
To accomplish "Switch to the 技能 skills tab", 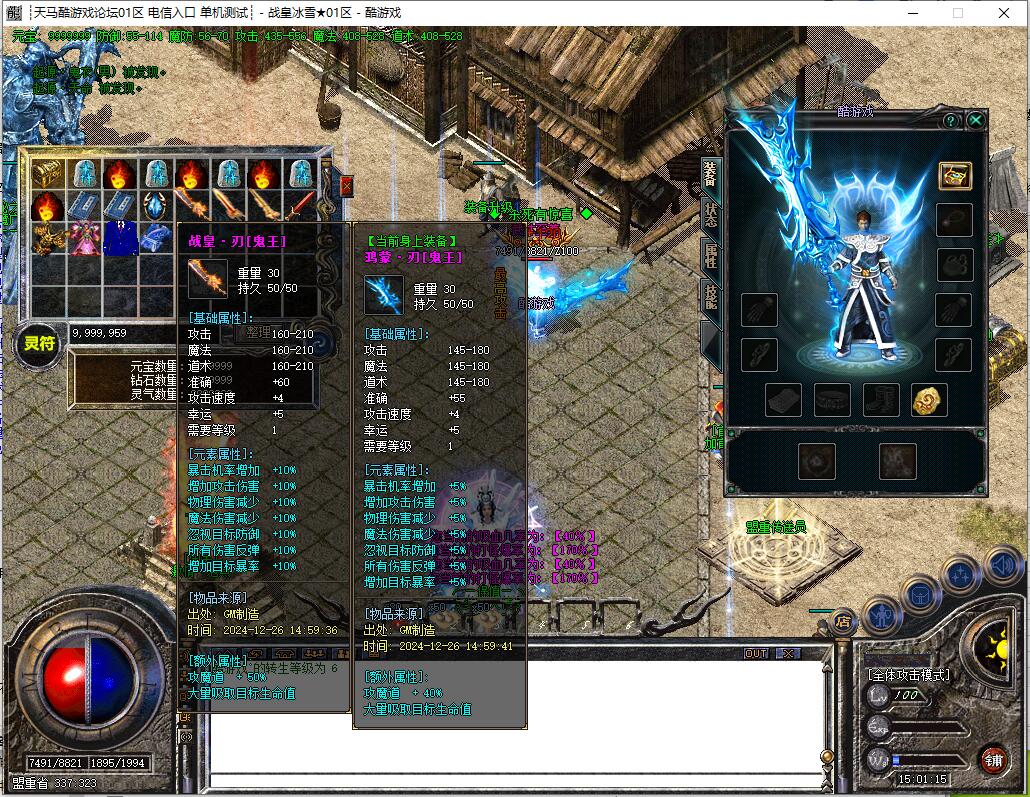I will pos(711,294).
